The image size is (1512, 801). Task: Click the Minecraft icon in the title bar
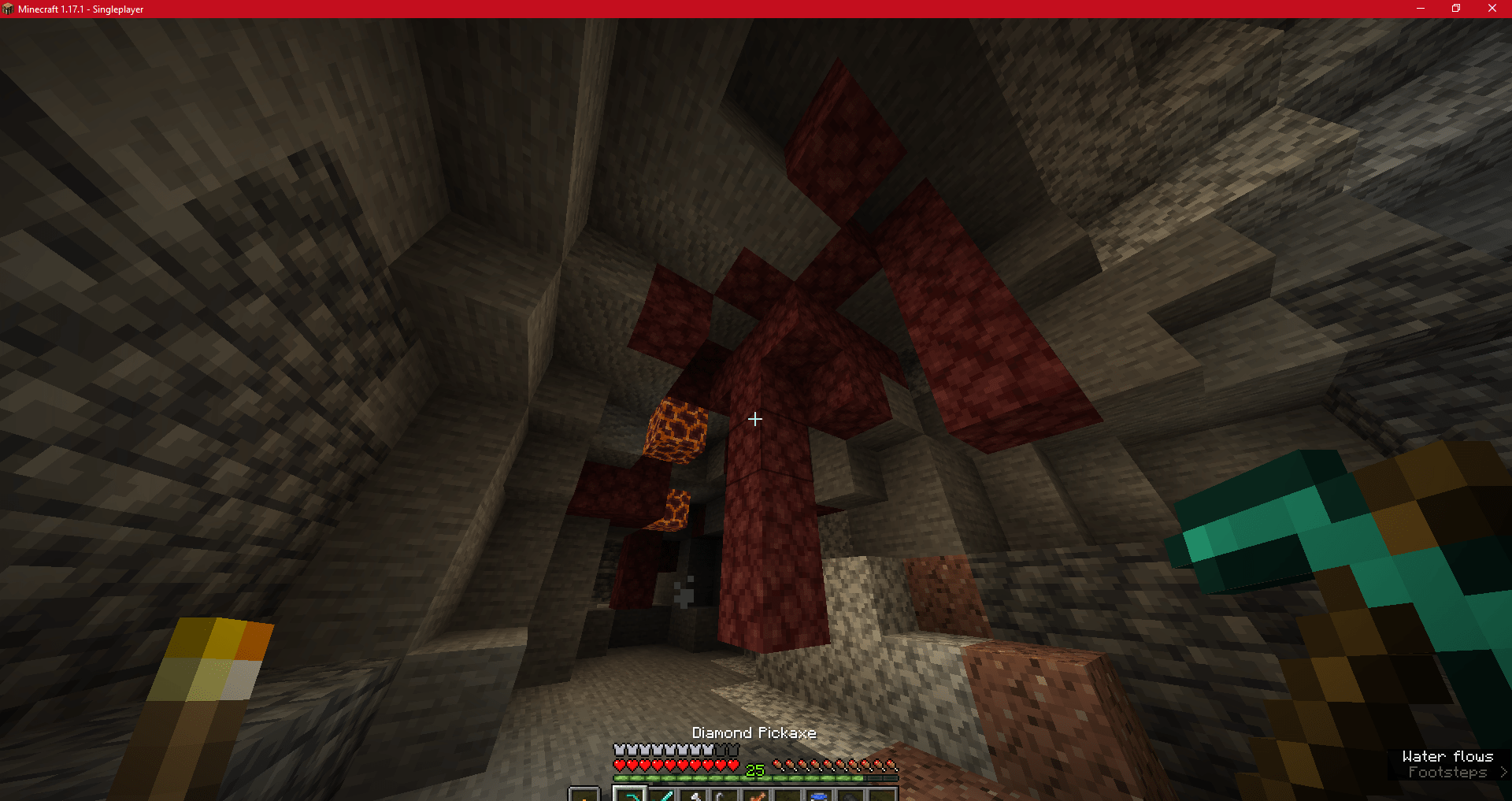[x=9, y=9]
